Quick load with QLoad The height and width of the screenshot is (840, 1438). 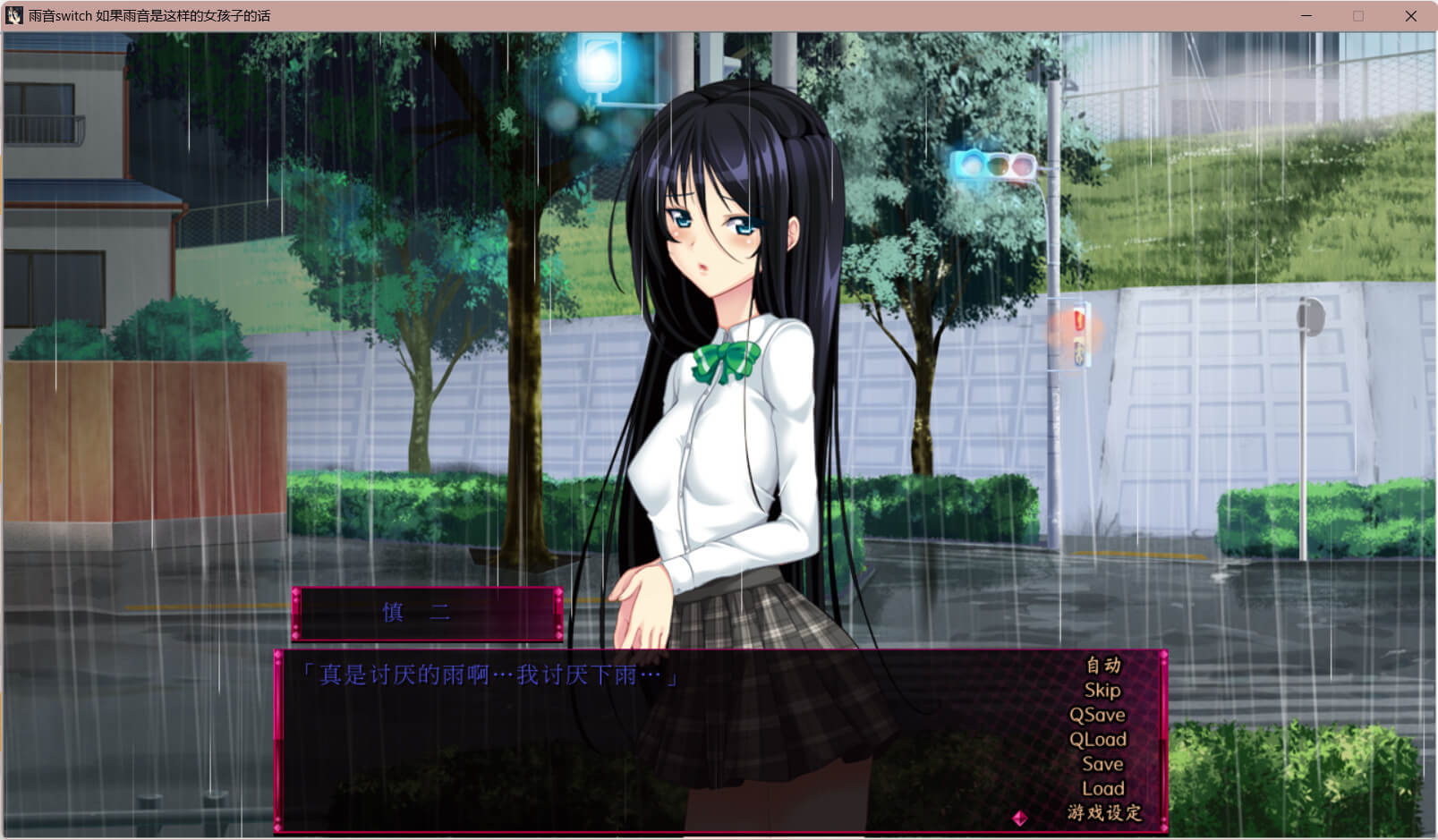tap(1098, 739)
